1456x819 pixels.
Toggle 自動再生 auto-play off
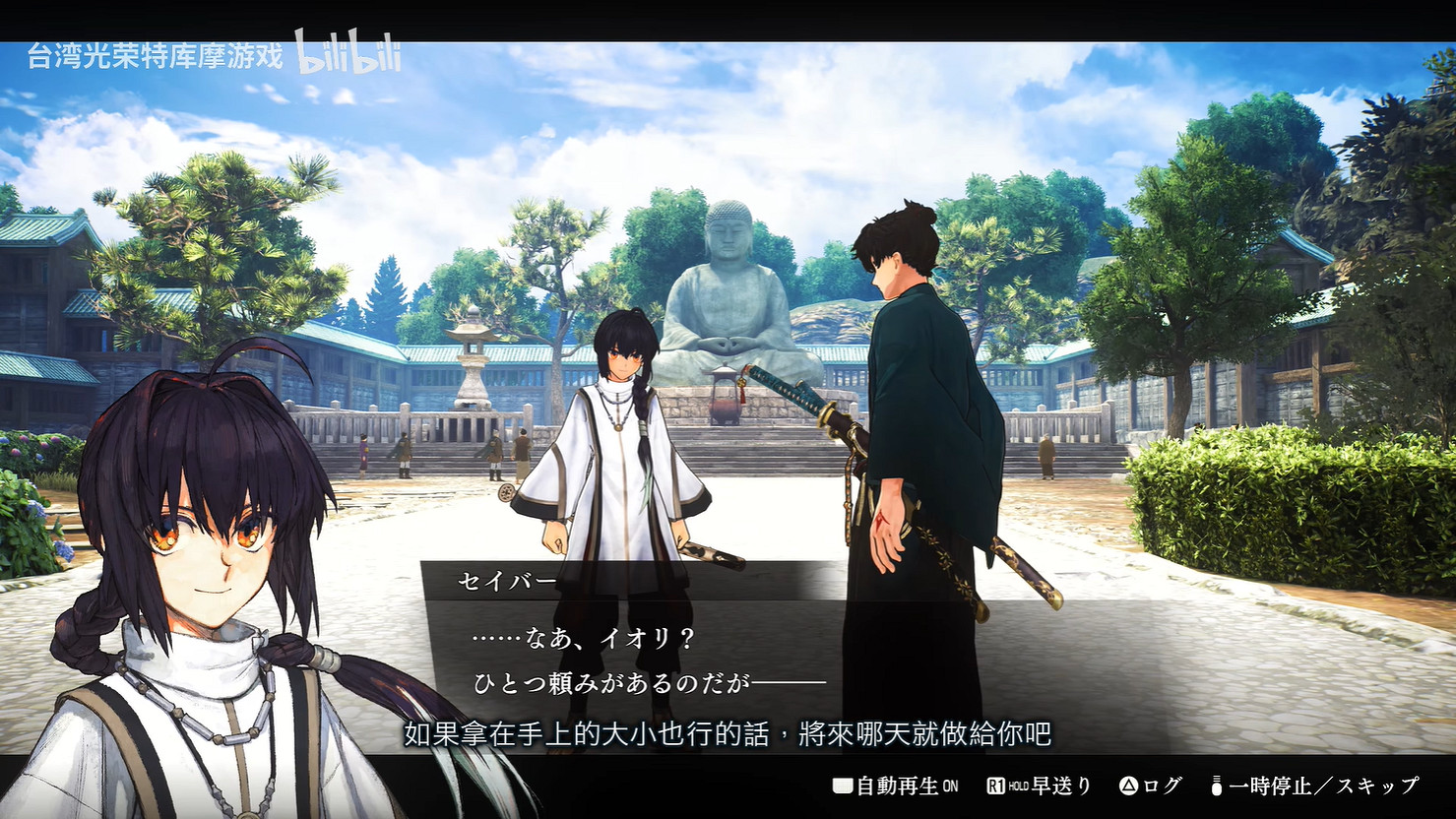[899, 786]
